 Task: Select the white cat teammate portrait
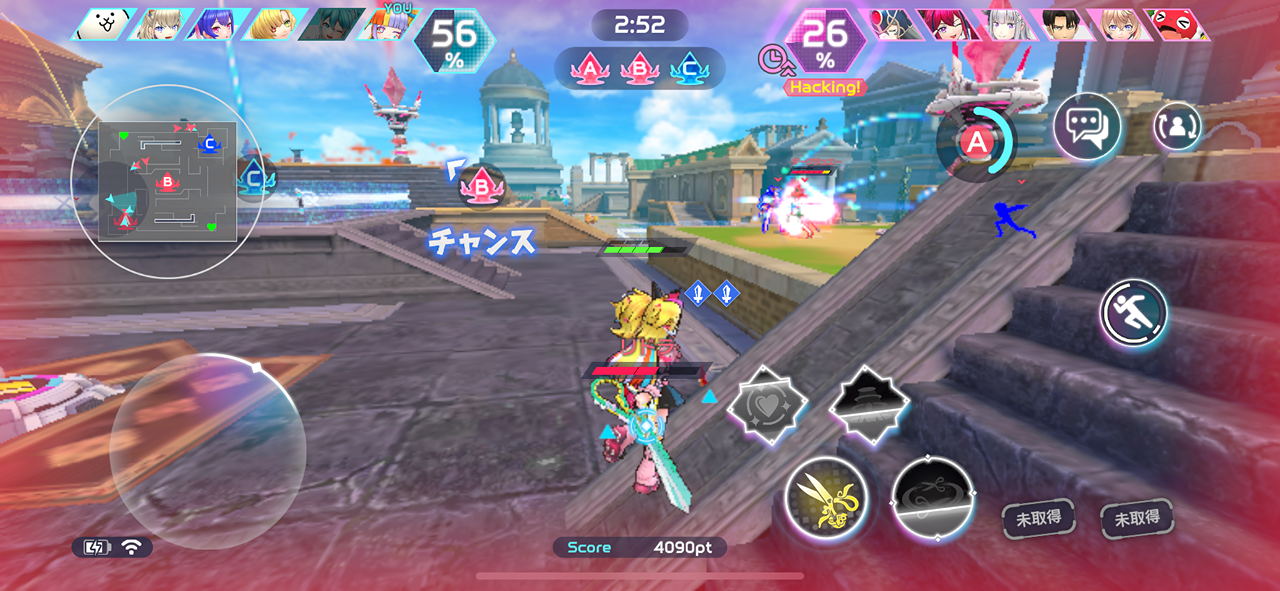pyautogui.click(x=104, y=24)
